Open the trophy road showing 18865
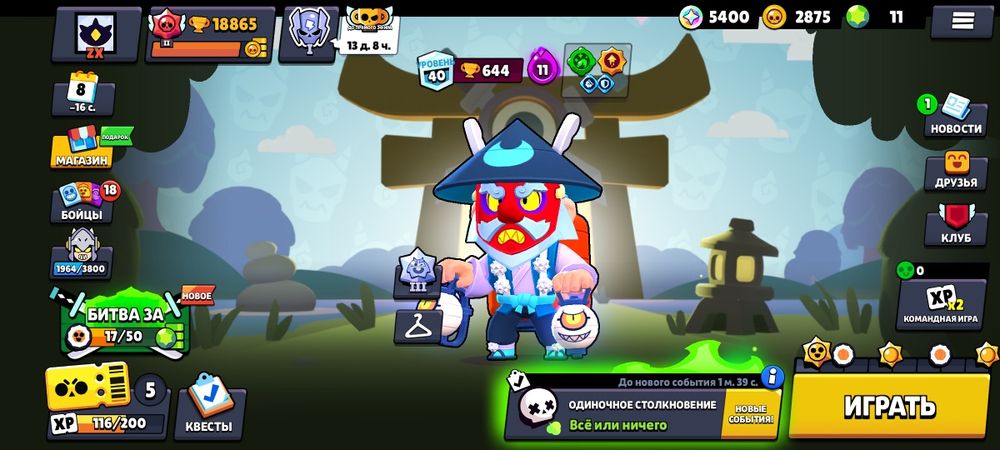The image size is (1000, 450). point(208,34)
